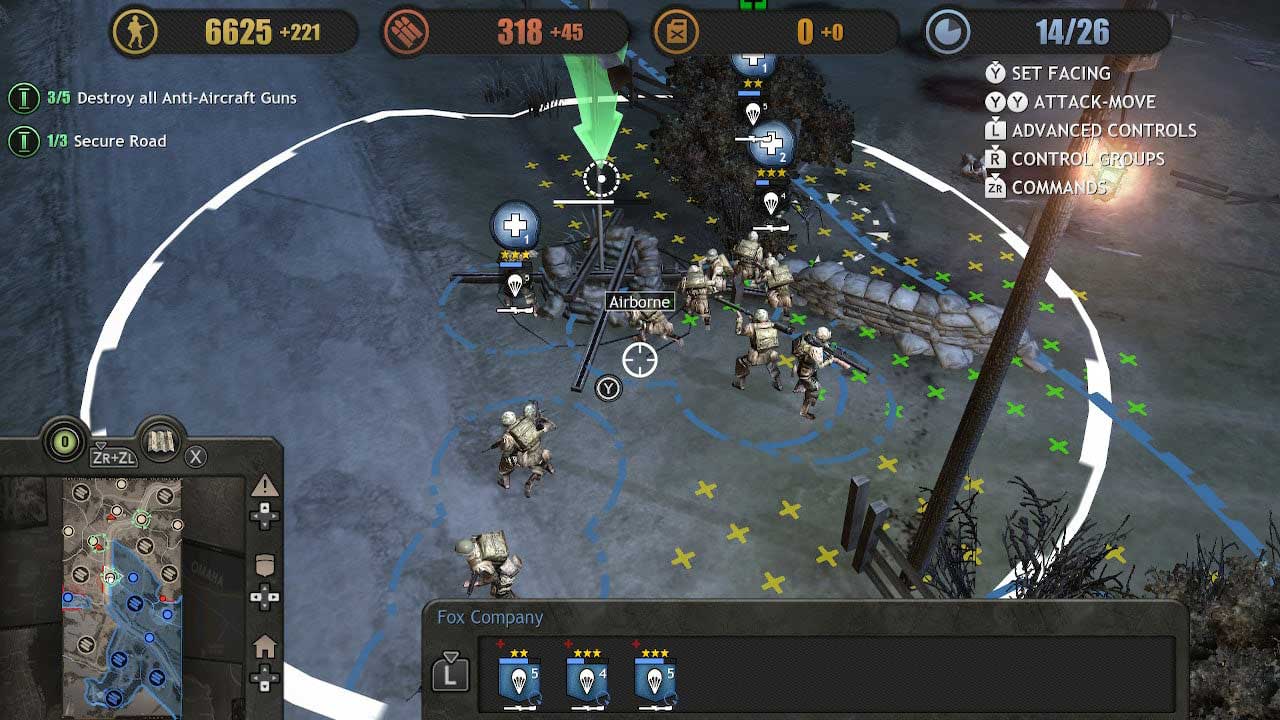Click the medic cross badge numbered 2
1280x720 pixels.
point(771,143)
